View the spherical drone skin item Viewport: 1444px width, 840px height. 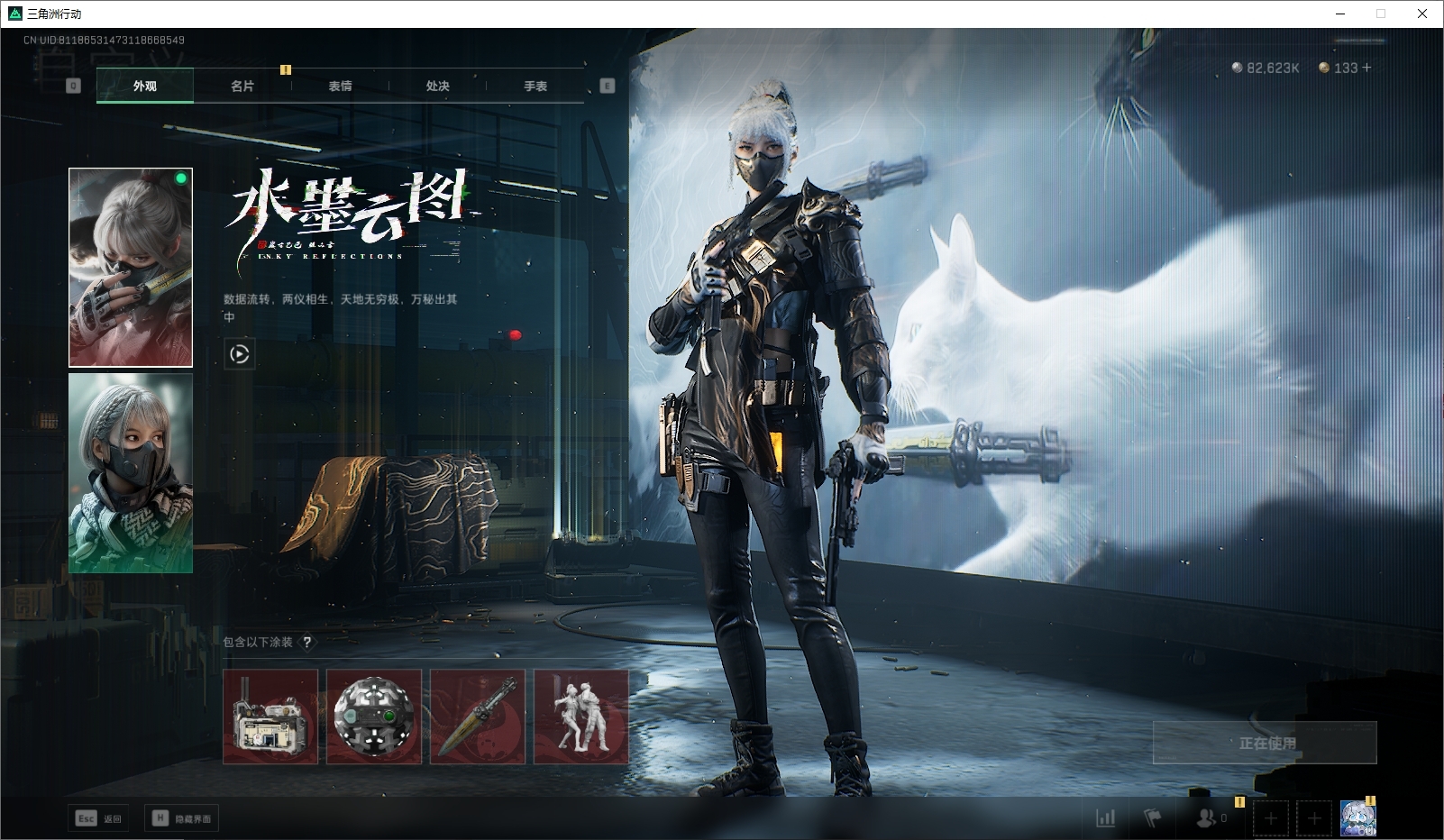point(374,717)
